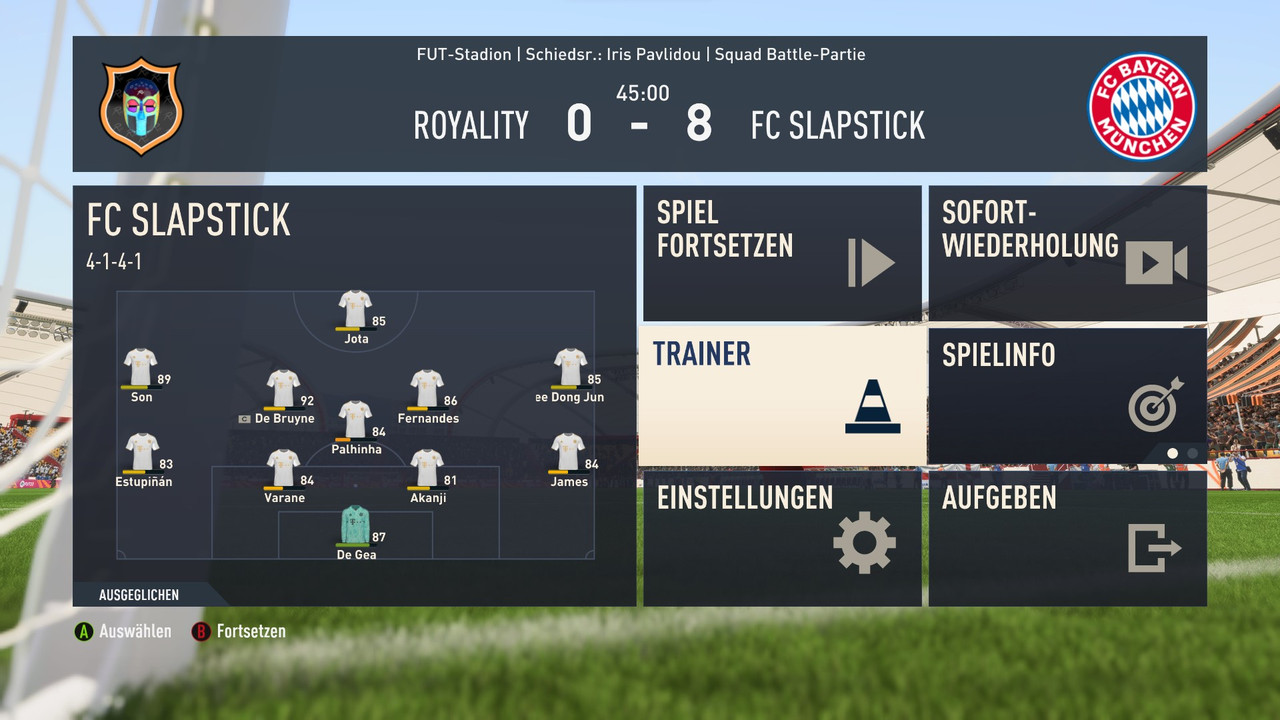Open the Sofort-Wiederholung replay tile

[1067, 253]
